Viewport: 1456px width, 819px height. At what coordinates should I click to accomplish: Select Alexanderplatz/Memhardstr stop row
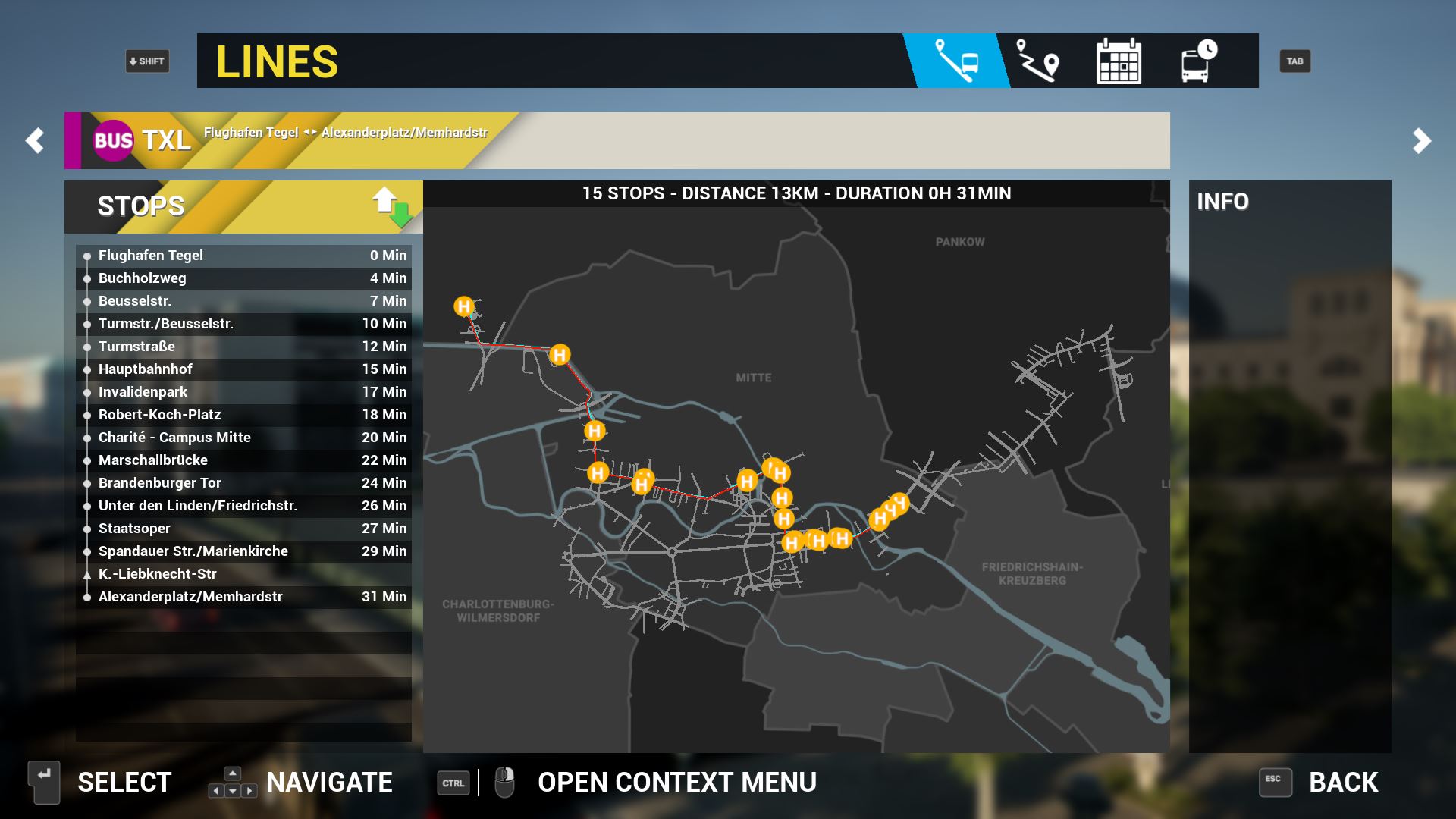(243, 597)
